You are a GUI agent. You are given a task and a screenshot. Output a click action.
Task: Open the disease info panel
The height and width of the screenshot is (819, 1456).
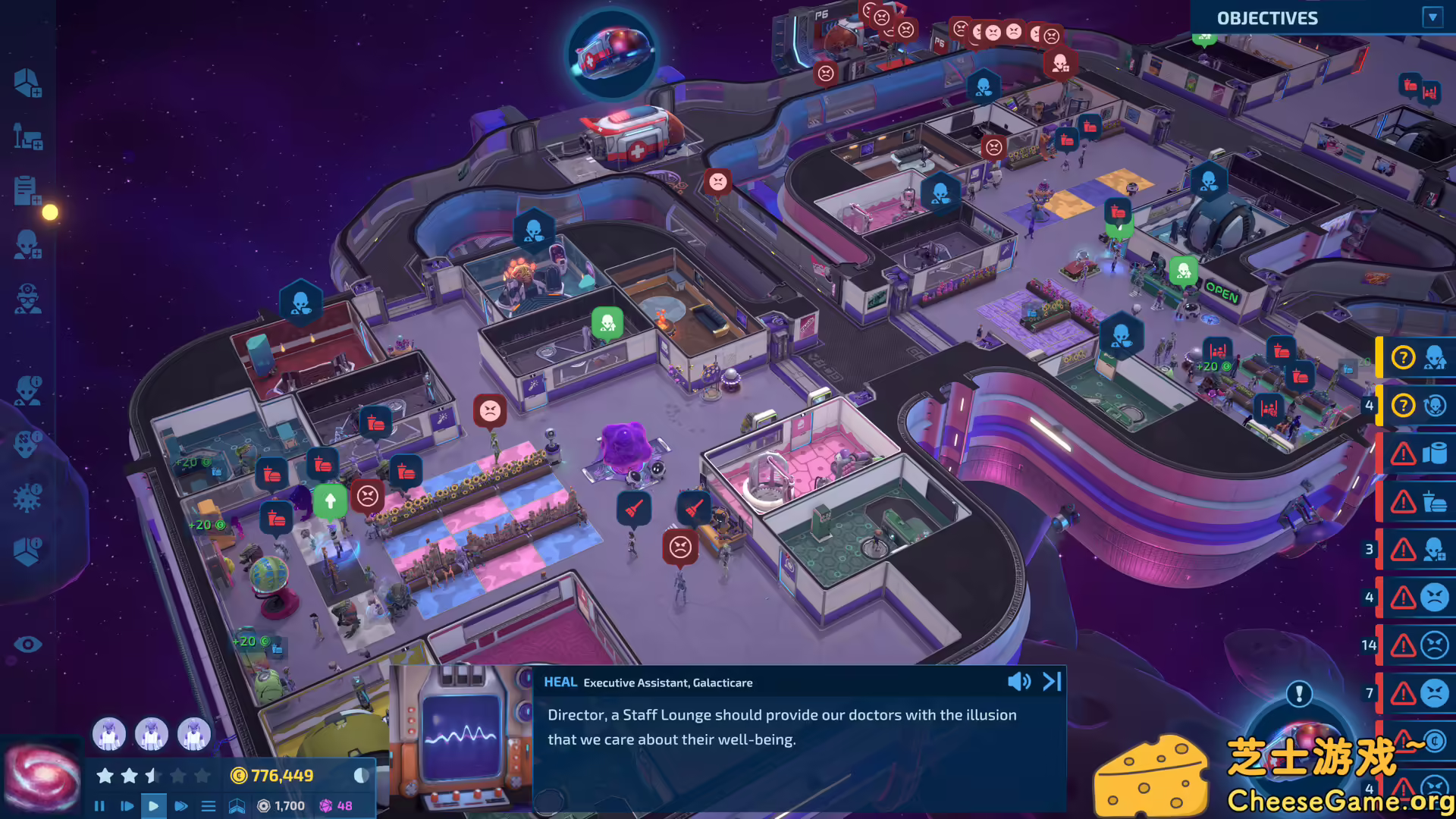coord(28,499)
